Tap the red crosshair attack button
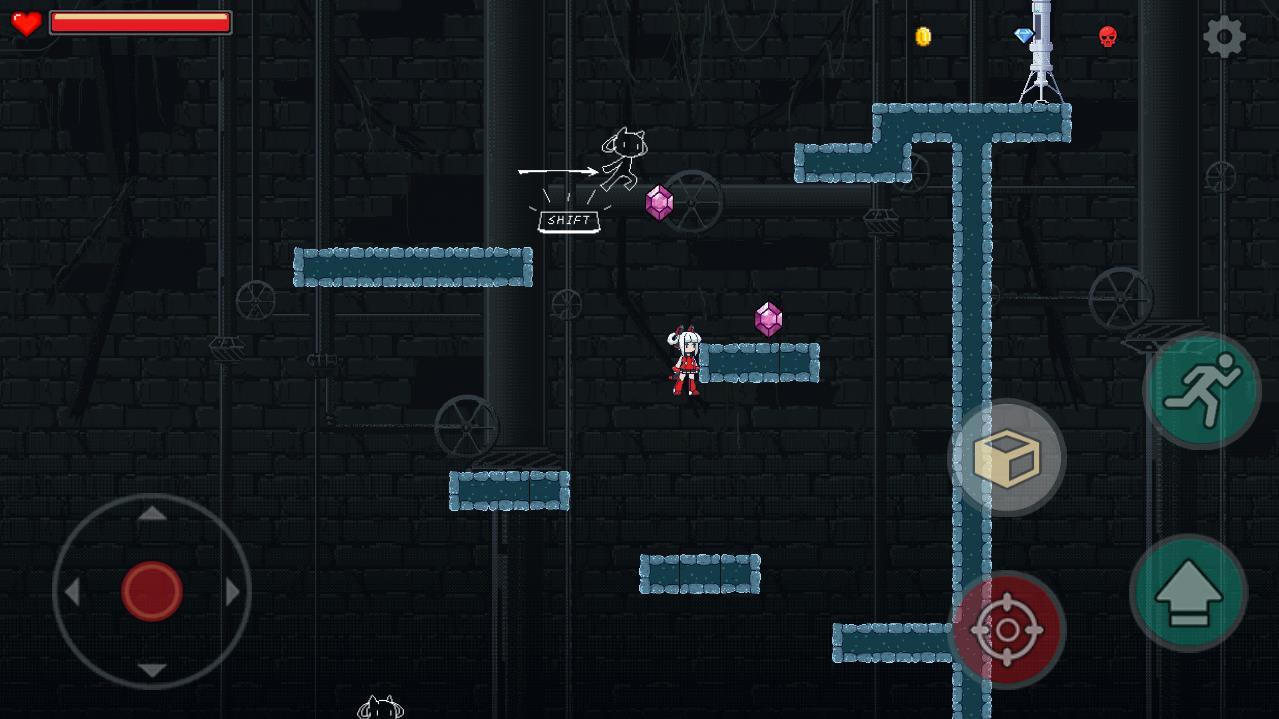The width and height of the screenshot is (1279, 719). [x=1006, y=630]
